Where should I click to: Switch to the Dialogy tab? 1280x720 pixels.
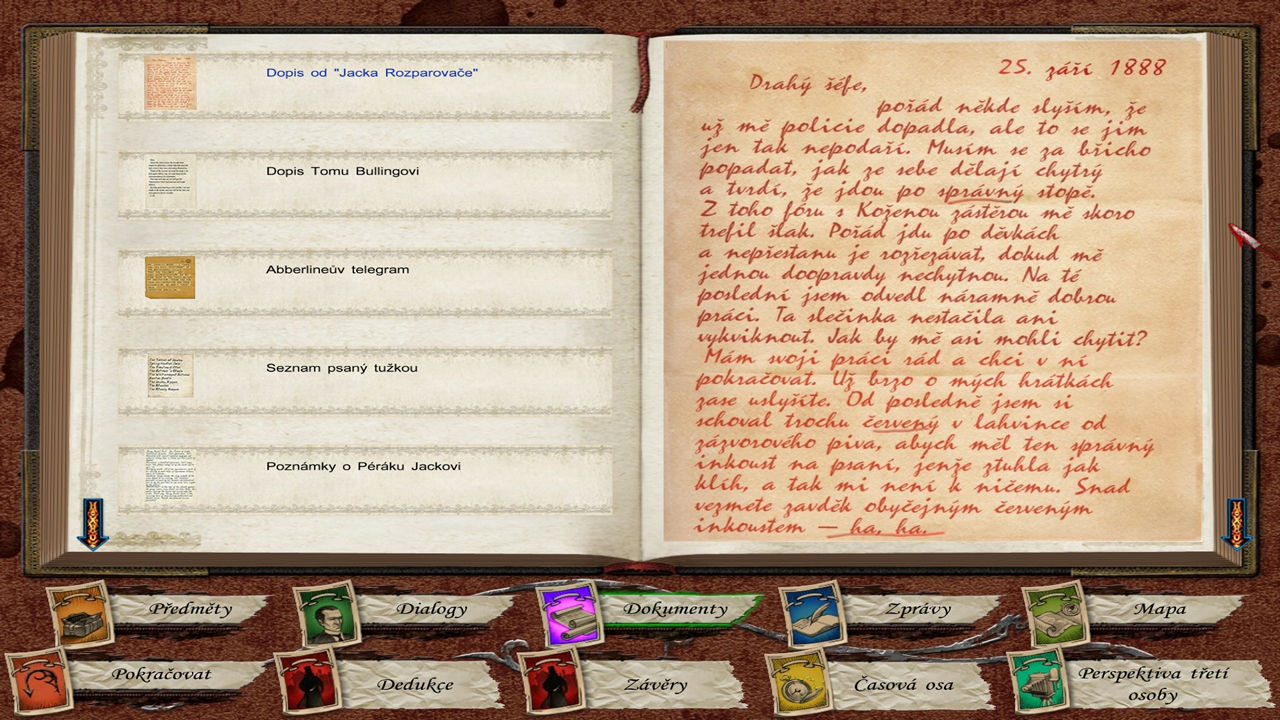431,608
